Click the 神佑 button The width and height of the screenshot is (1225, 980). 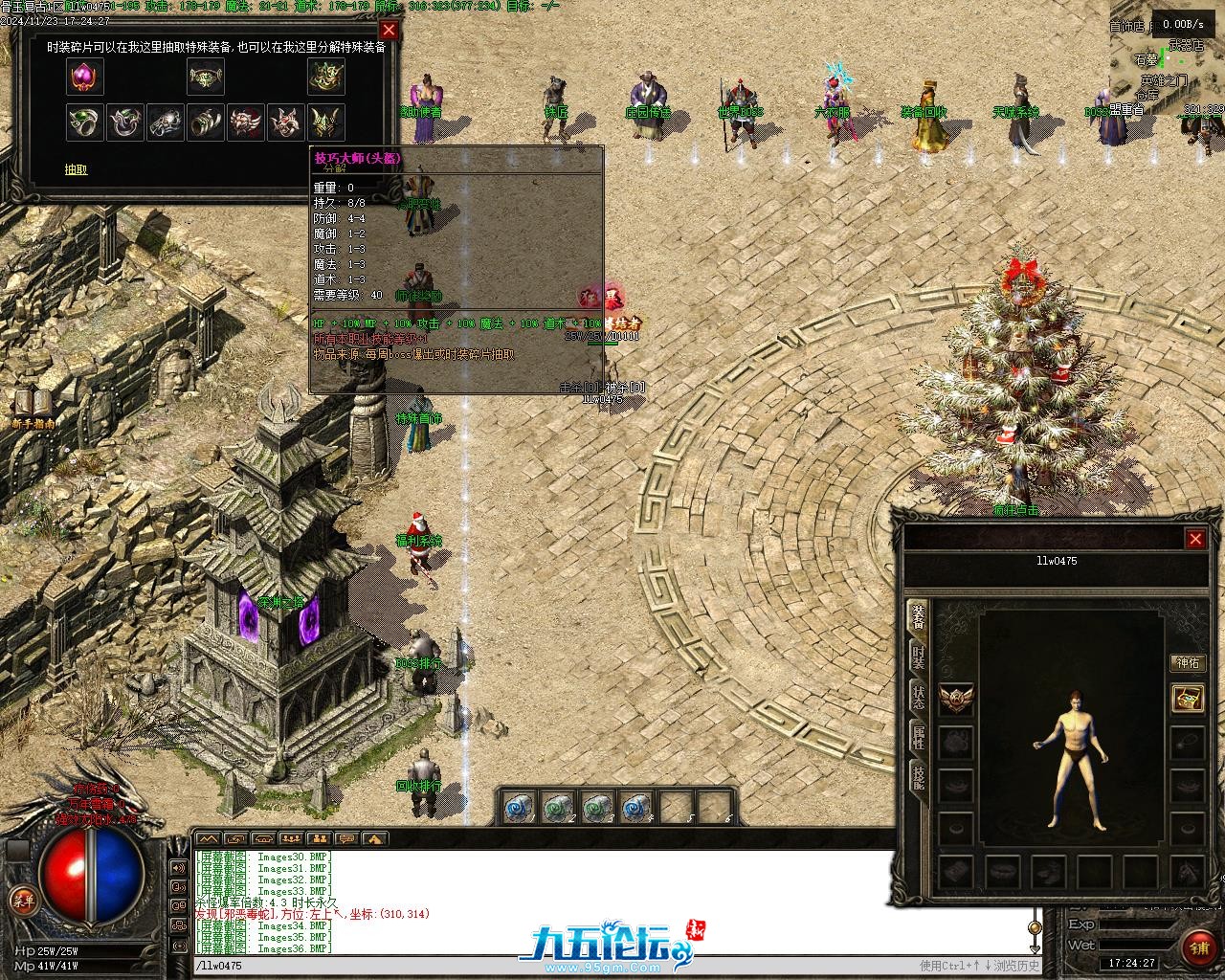(x=1188, y=663)
